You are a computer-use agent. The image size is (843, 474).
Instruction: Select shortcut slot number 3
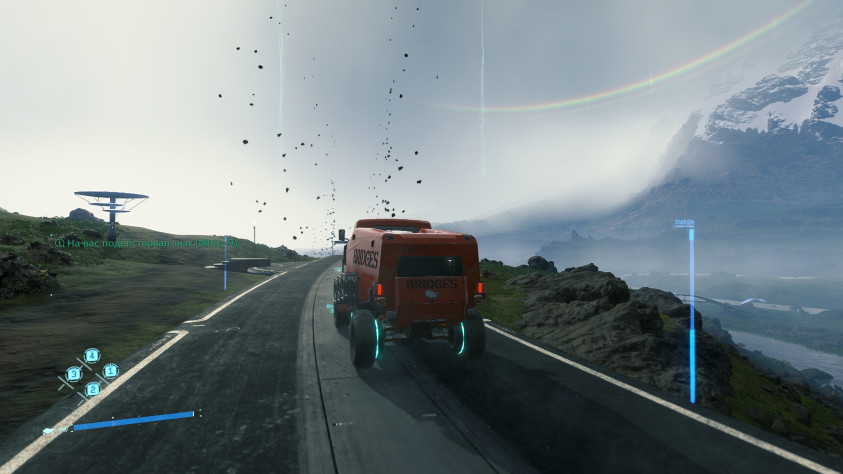73,374
